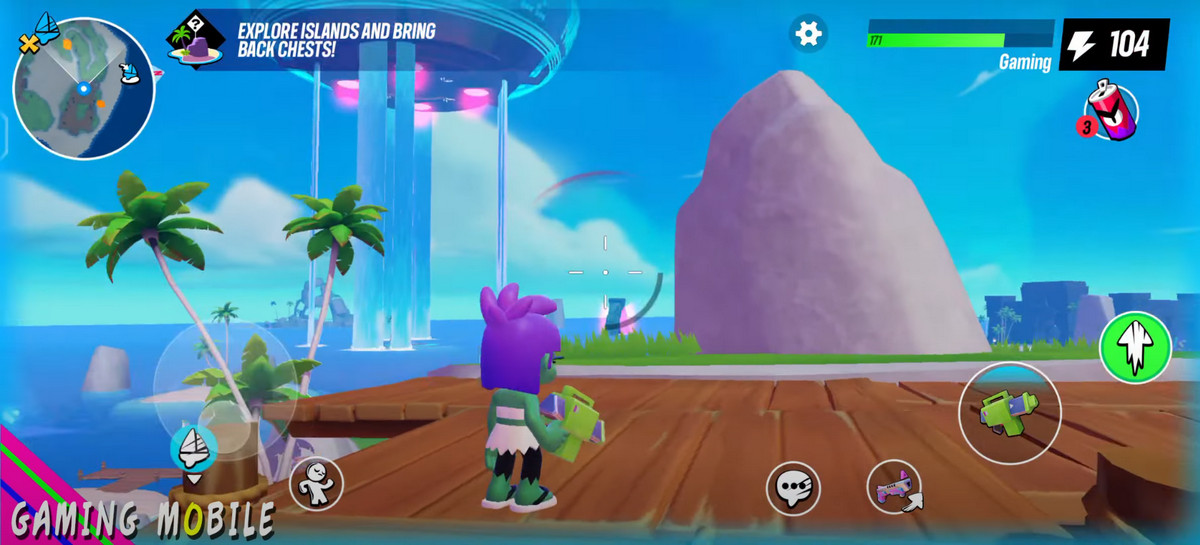
Task: Open the explore islands quest tracker
Action: [x=300, y=39]
